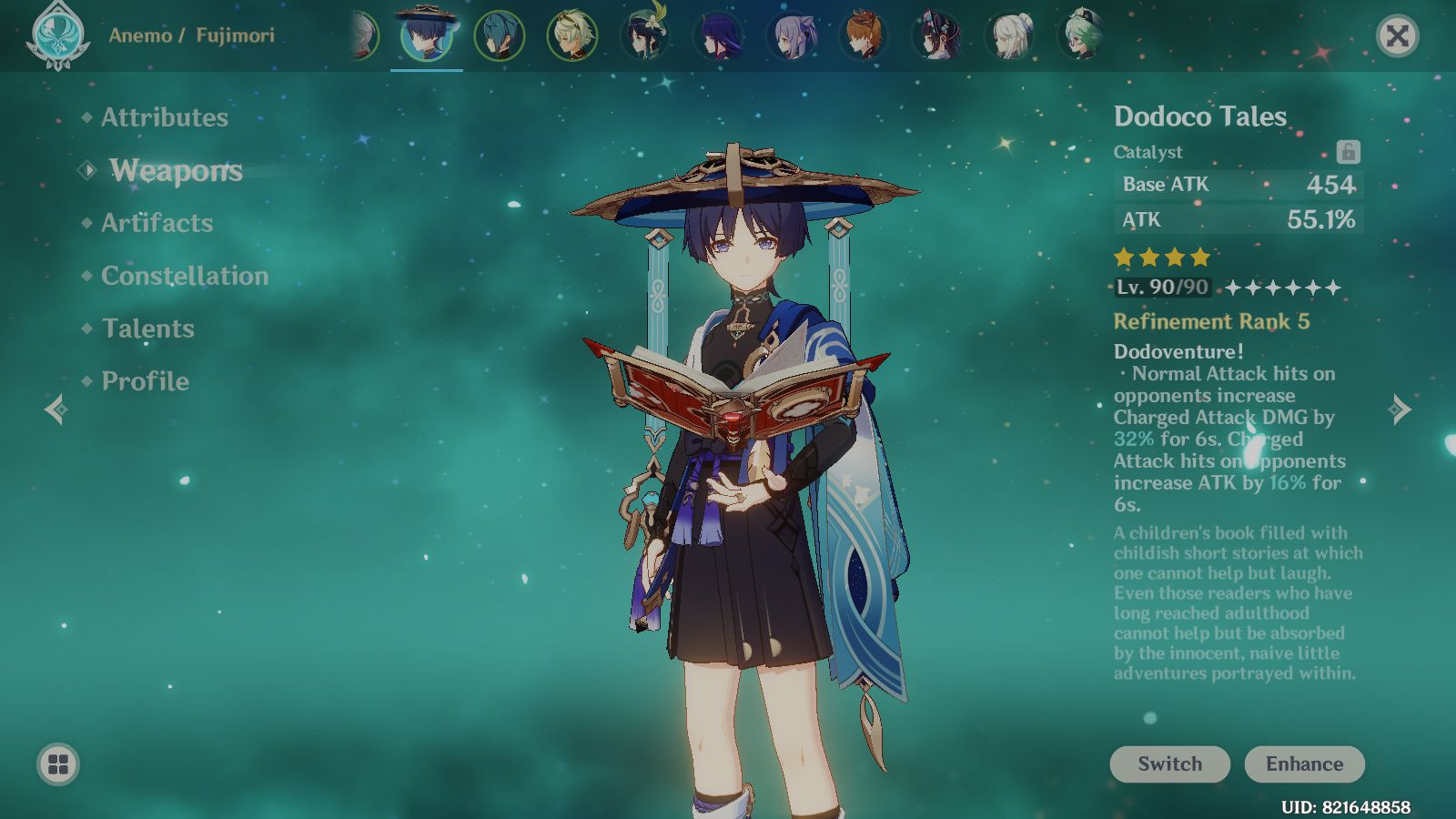The width and height of the screenshot is (1456, 819).
Task: Open the Constellation section
Action: (185, 276)
